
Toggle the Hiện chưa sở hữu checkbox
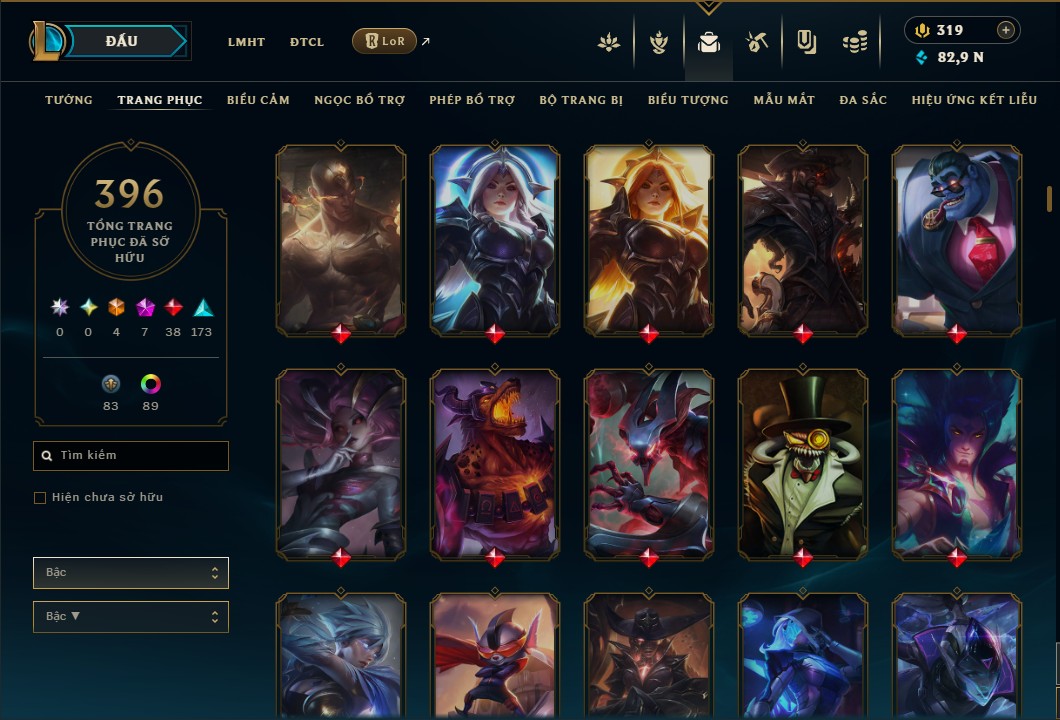(x=40, y=498)
